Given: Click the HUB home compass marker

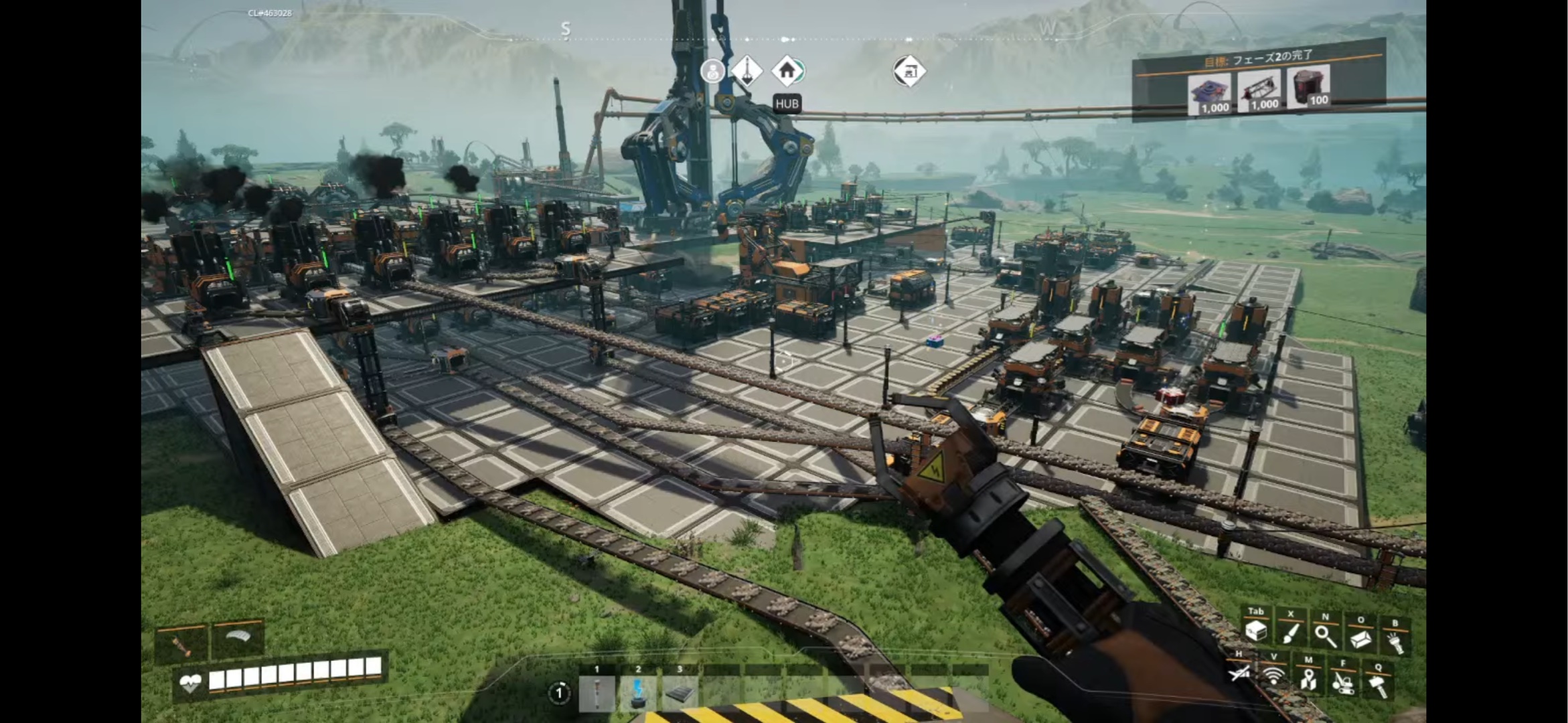Looking at the screenshot, I should 787,70.
